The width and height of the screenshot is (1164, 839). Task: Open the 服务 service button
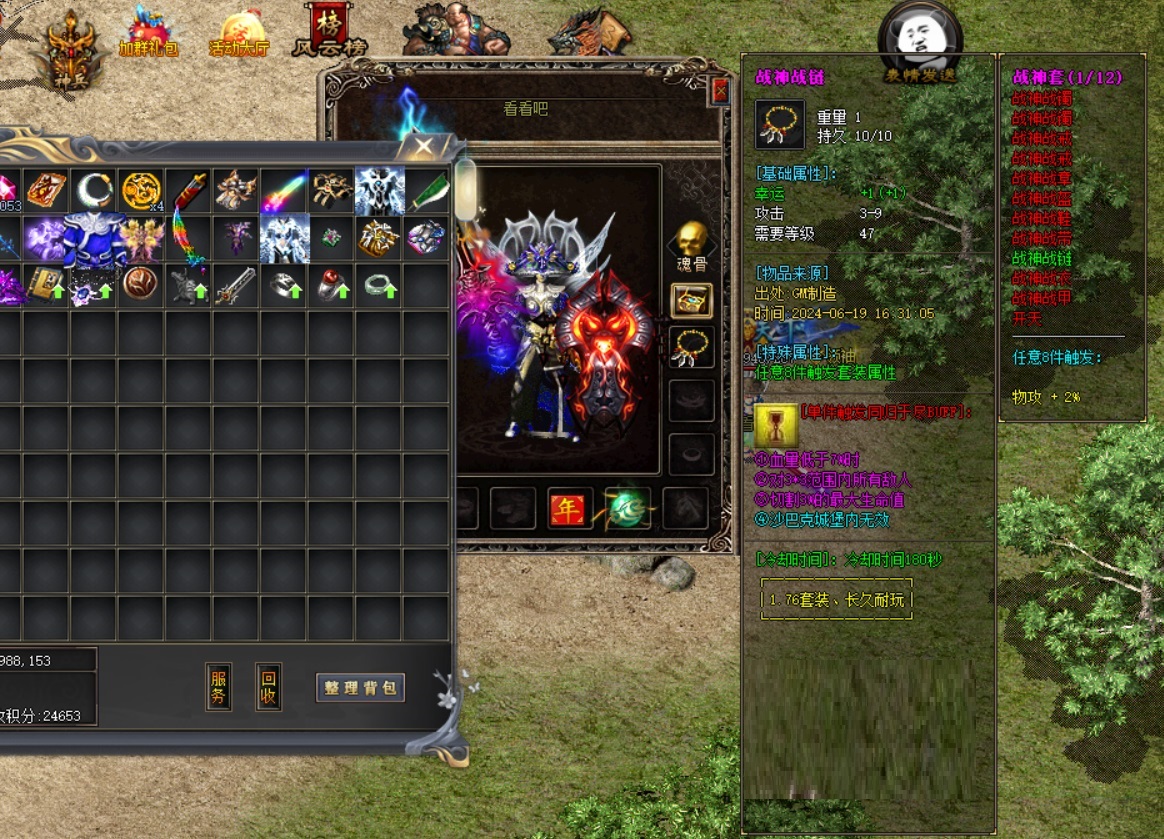click(219, 687)
